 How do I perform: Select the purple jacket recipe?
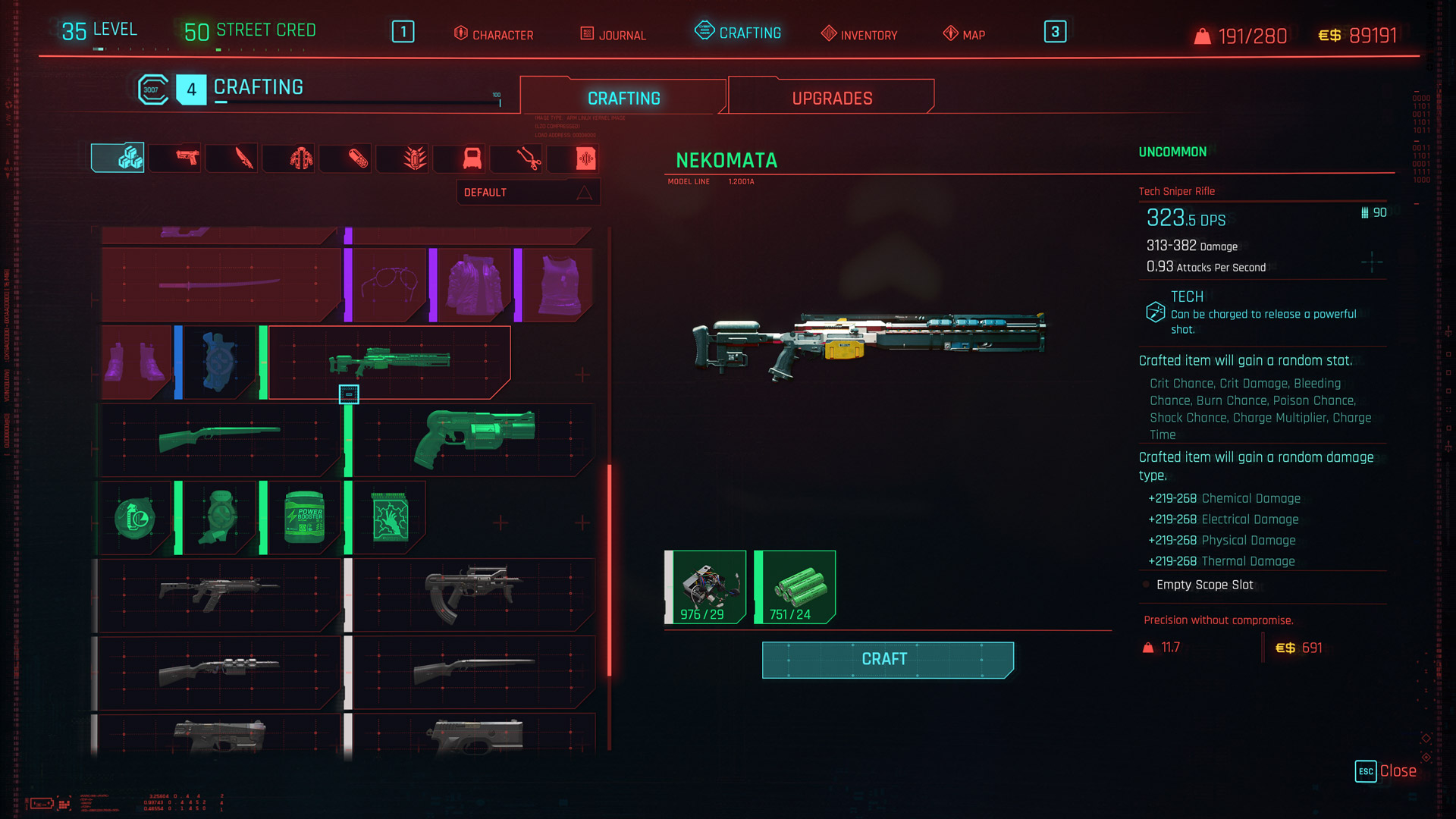click(473, 285)
